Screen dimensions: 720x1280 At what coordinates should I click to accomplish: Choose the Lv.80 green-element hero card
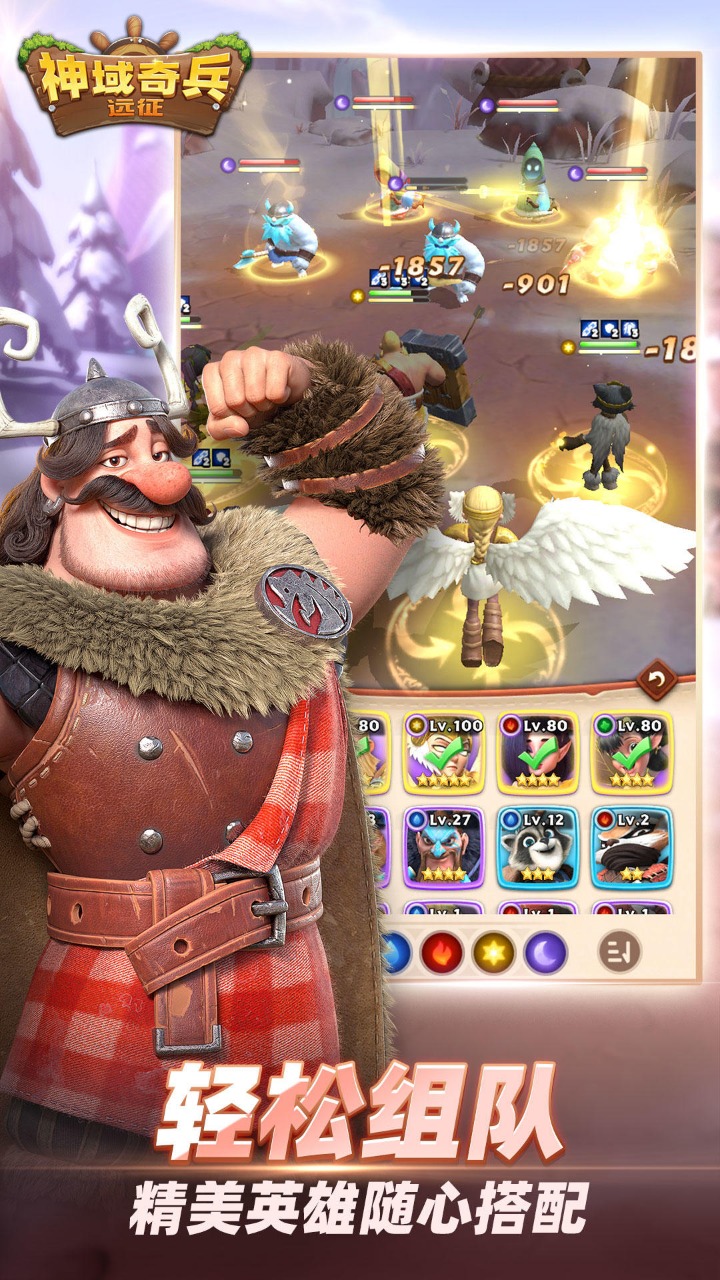[631, 752]
